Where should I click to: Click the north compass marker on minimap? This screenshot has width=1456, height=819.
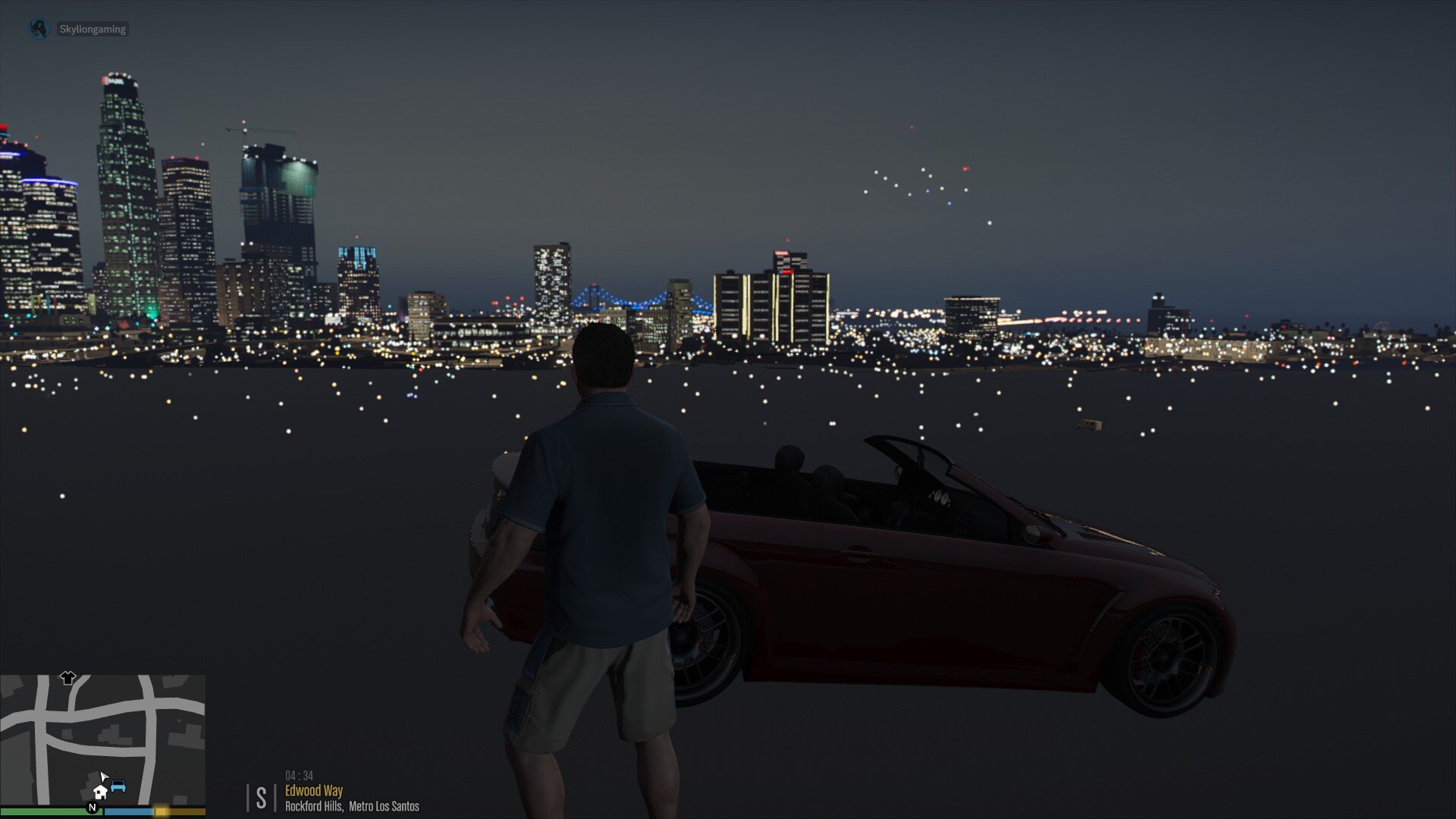(x=93, y=808)
